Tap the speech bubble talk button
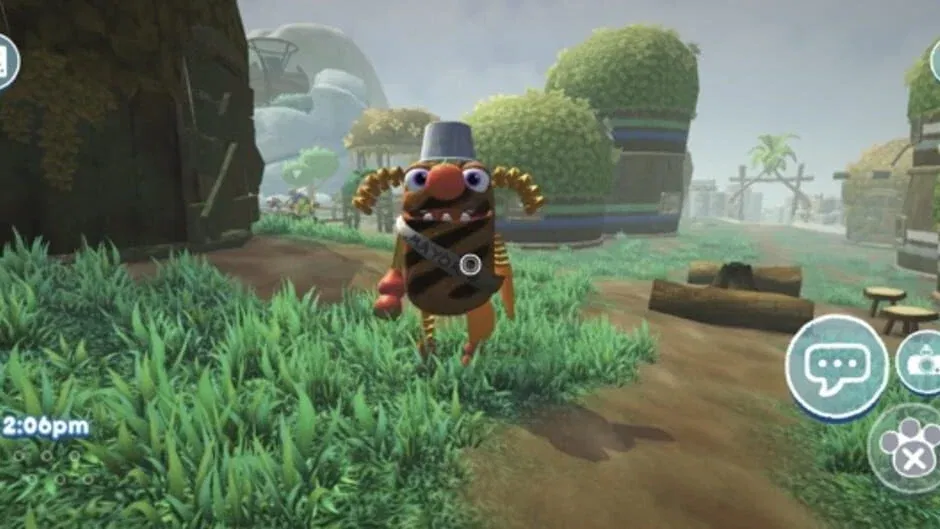The width and height of the screenshot is (940, 529). pyautogui.click(x=836, y=367)
